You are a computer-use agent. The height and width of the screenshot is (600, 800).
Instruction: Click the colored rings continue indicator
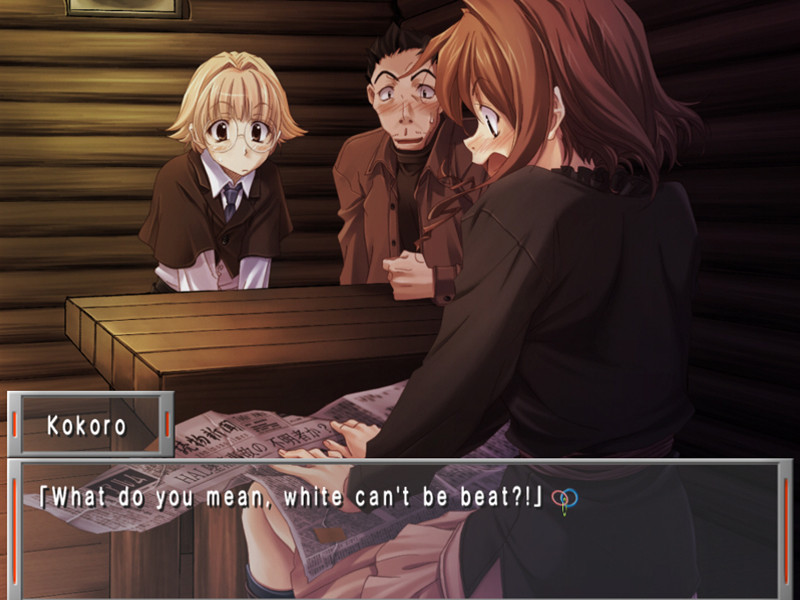click(564, 499)
